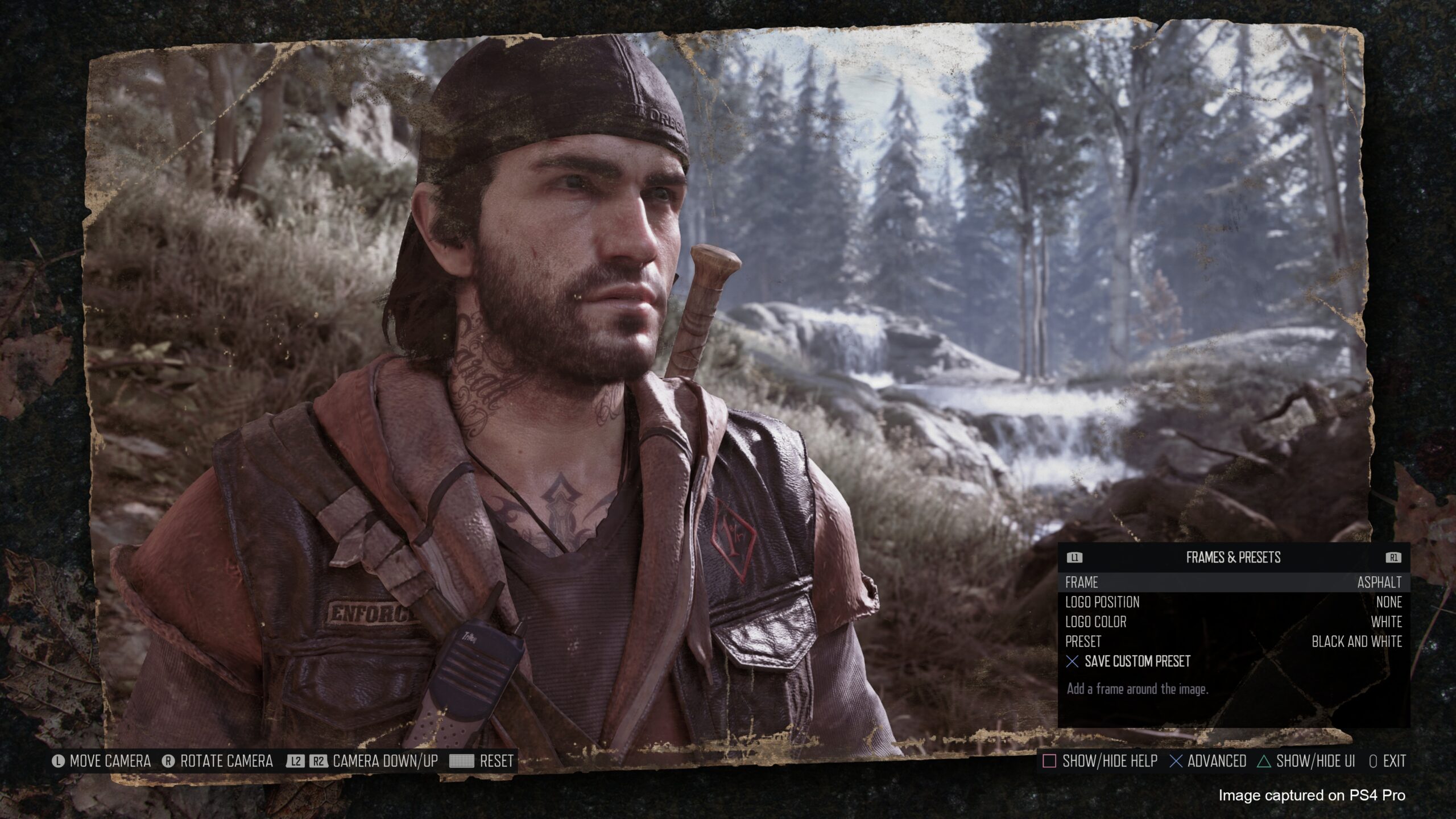Change the Logo Color setting

click(1233, 622)
